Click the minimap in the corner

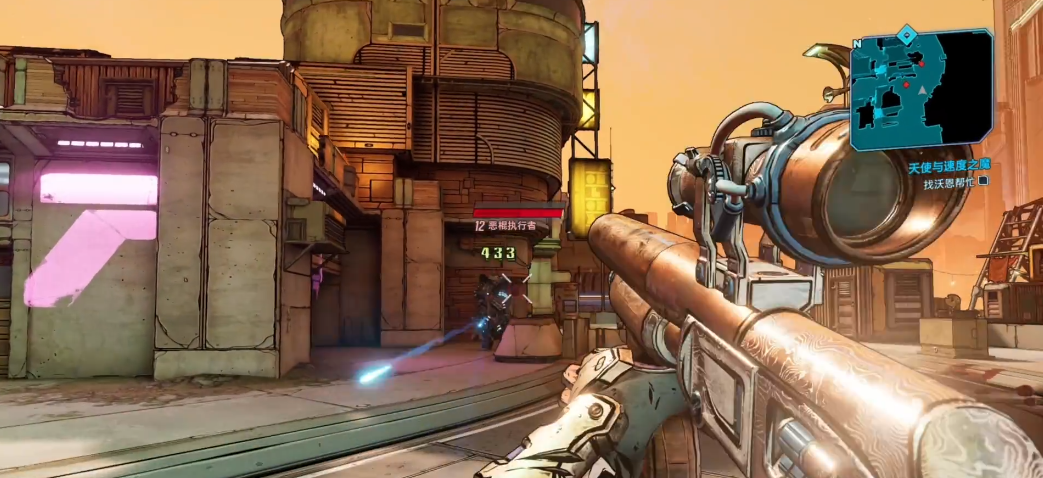tap(920, 90)
